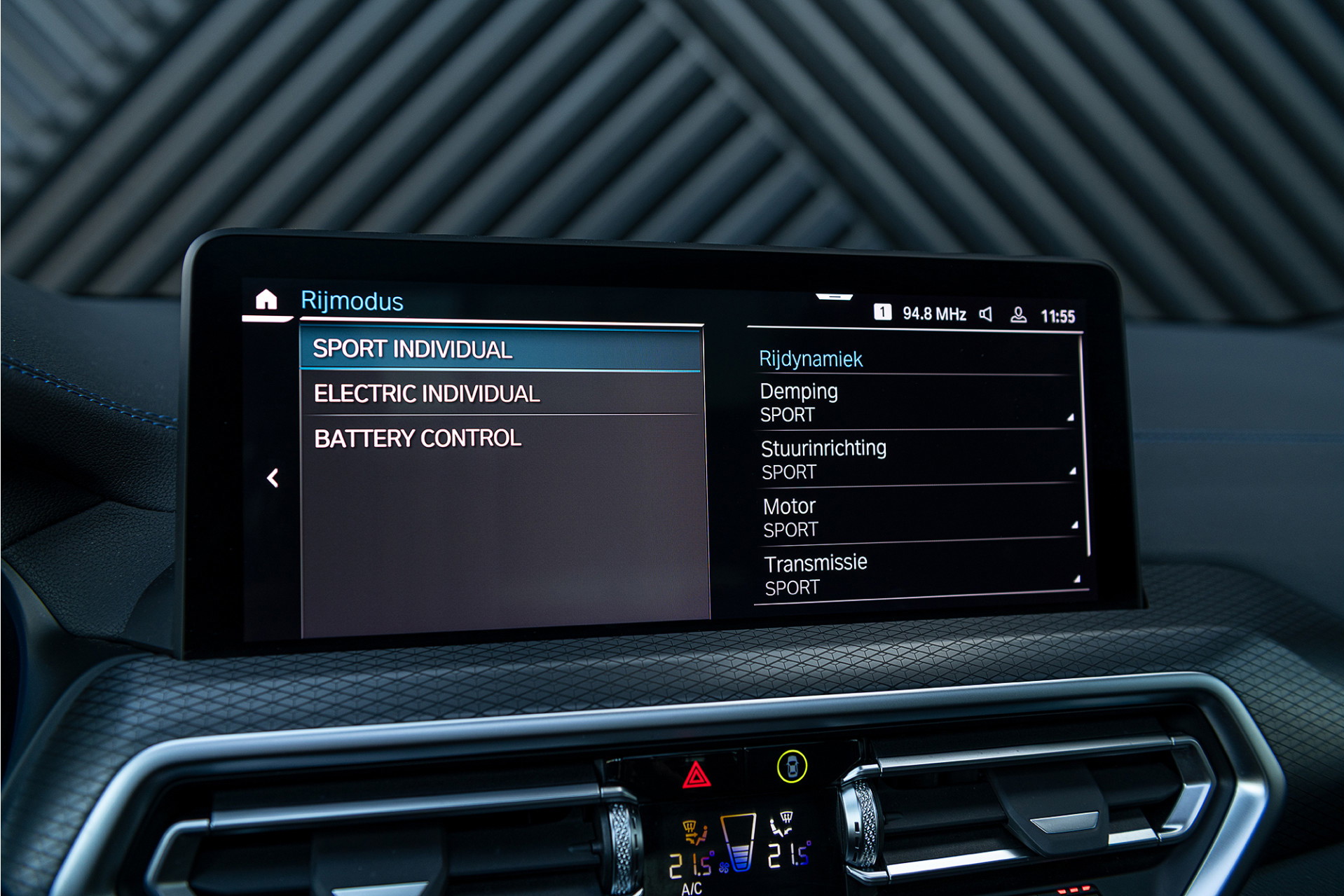Choose ELECTRIC INDIVIDUAL mode
Screen dimensions: 1344x896
pos(500,394)
